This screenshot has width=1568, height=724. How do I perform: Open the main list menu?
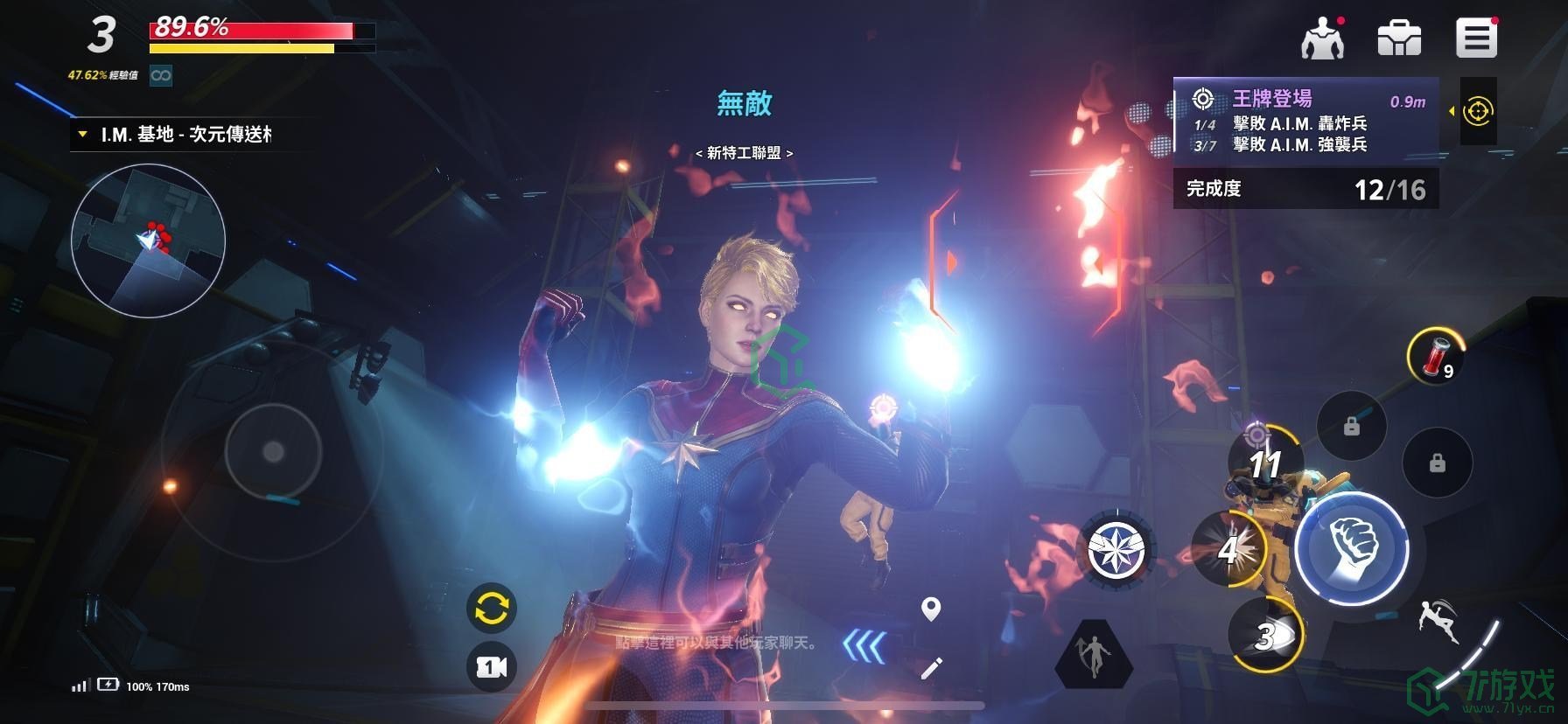pyautogui.click(x=1476, y=38)
